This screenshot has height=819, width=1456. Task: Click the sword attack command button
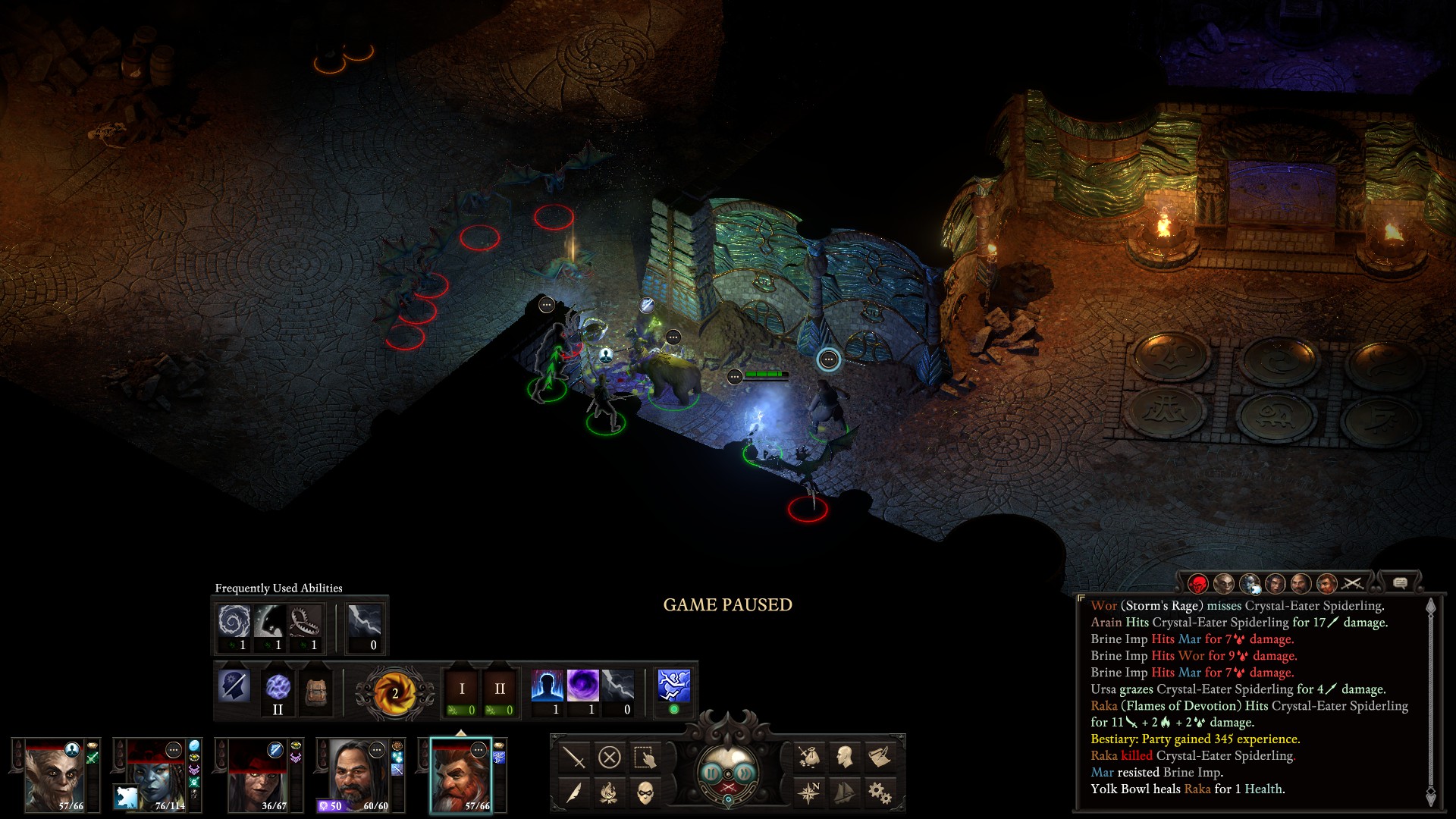[x=574, y=757]
